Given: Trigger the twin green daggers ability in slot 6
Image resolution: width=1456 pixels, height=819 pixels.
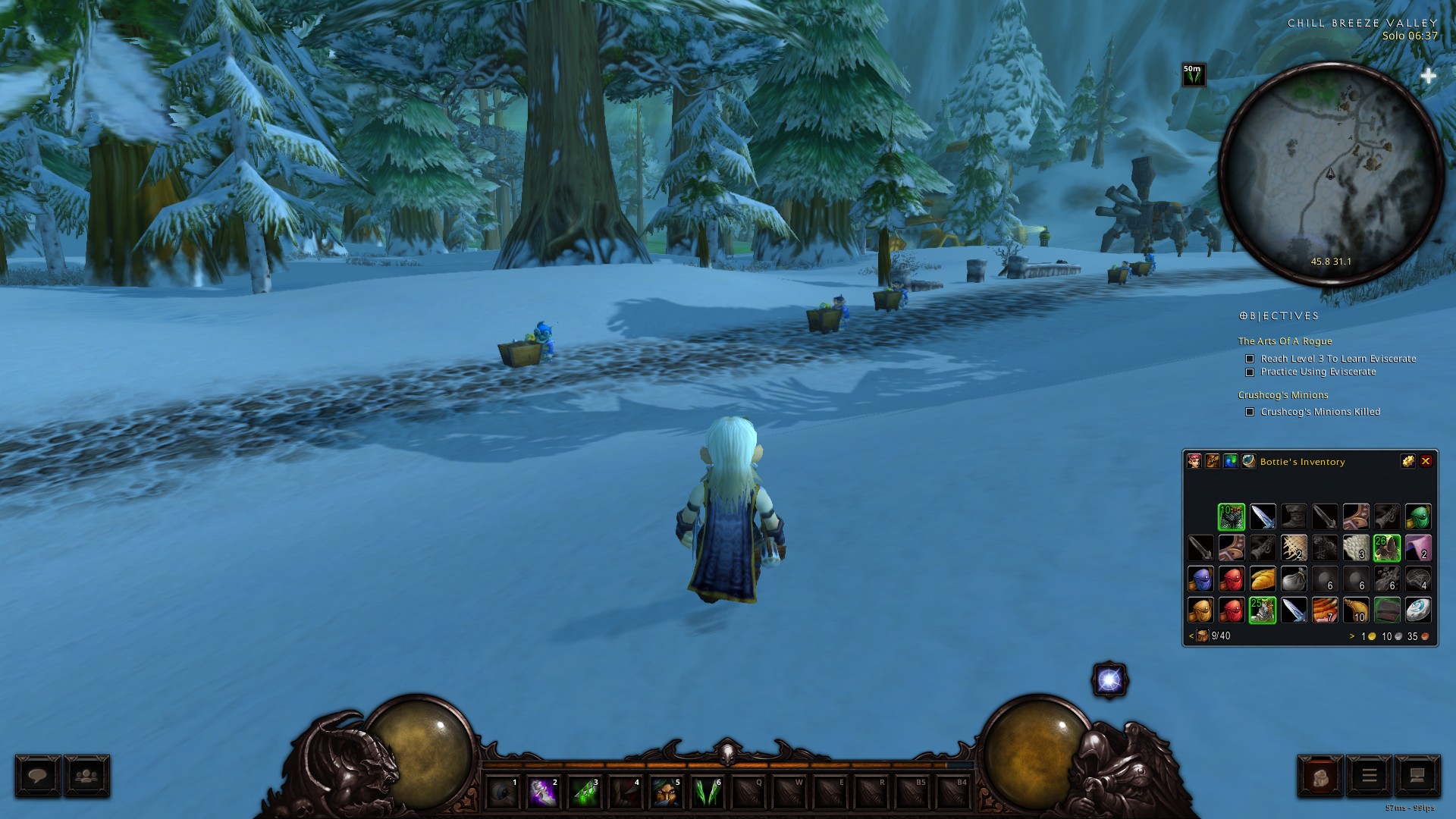Looking at the screenshot, I should coord(708,792).
